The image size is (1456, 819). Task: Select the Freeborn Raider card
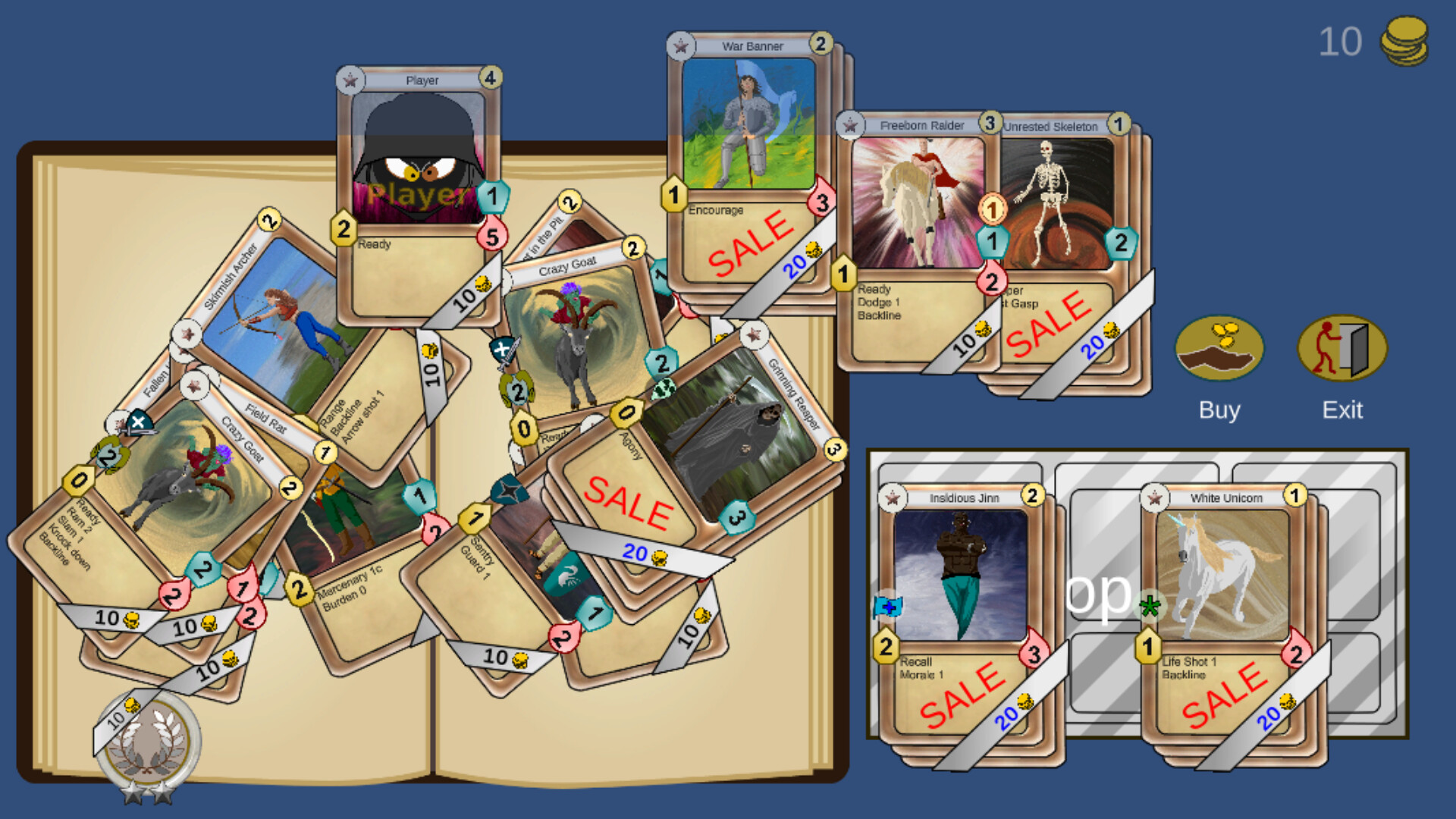921,205
